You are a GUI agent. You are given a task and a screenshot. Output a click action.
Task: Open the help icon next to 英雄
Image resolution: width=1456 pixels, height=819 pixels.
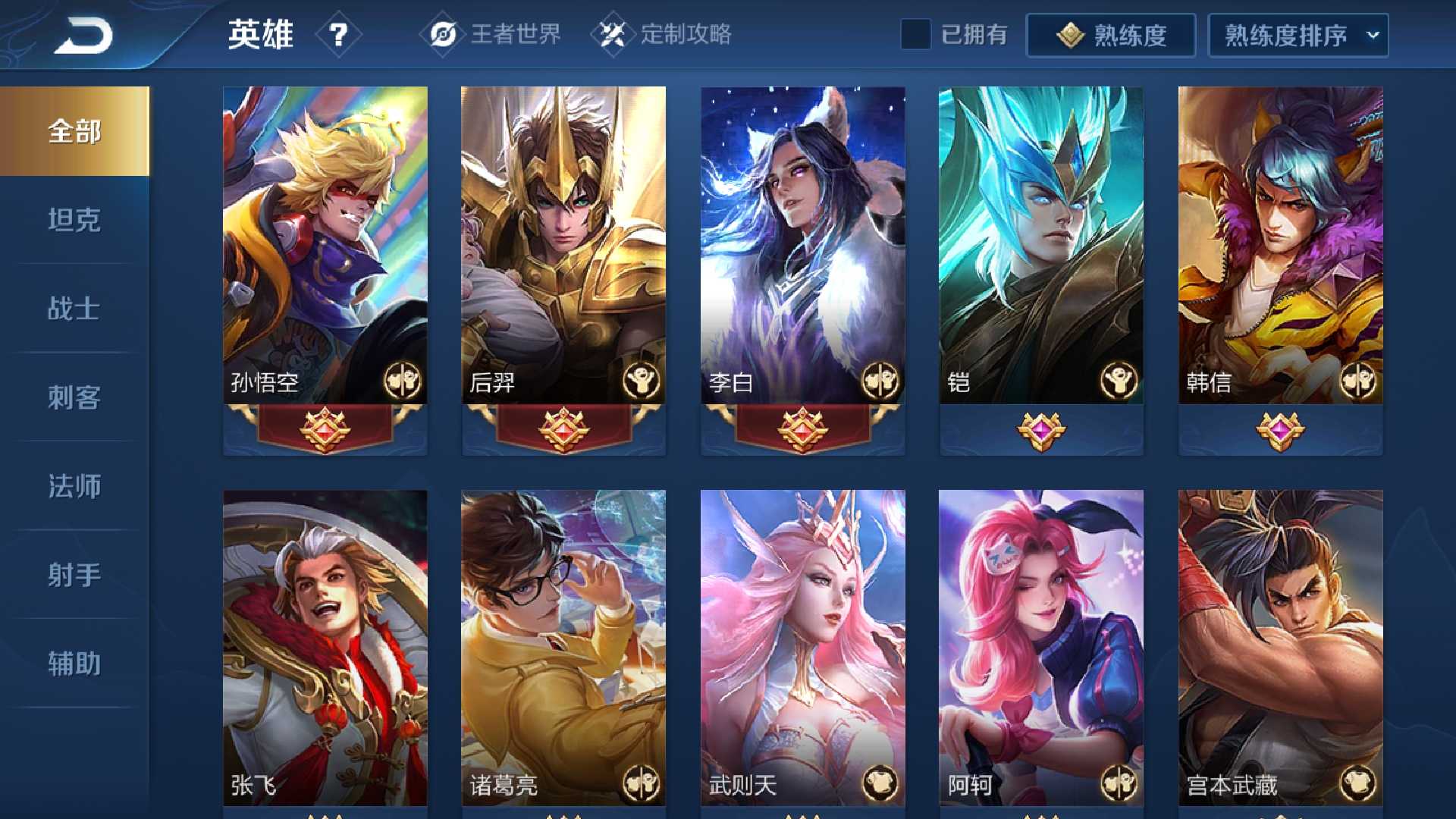(339, 33)
